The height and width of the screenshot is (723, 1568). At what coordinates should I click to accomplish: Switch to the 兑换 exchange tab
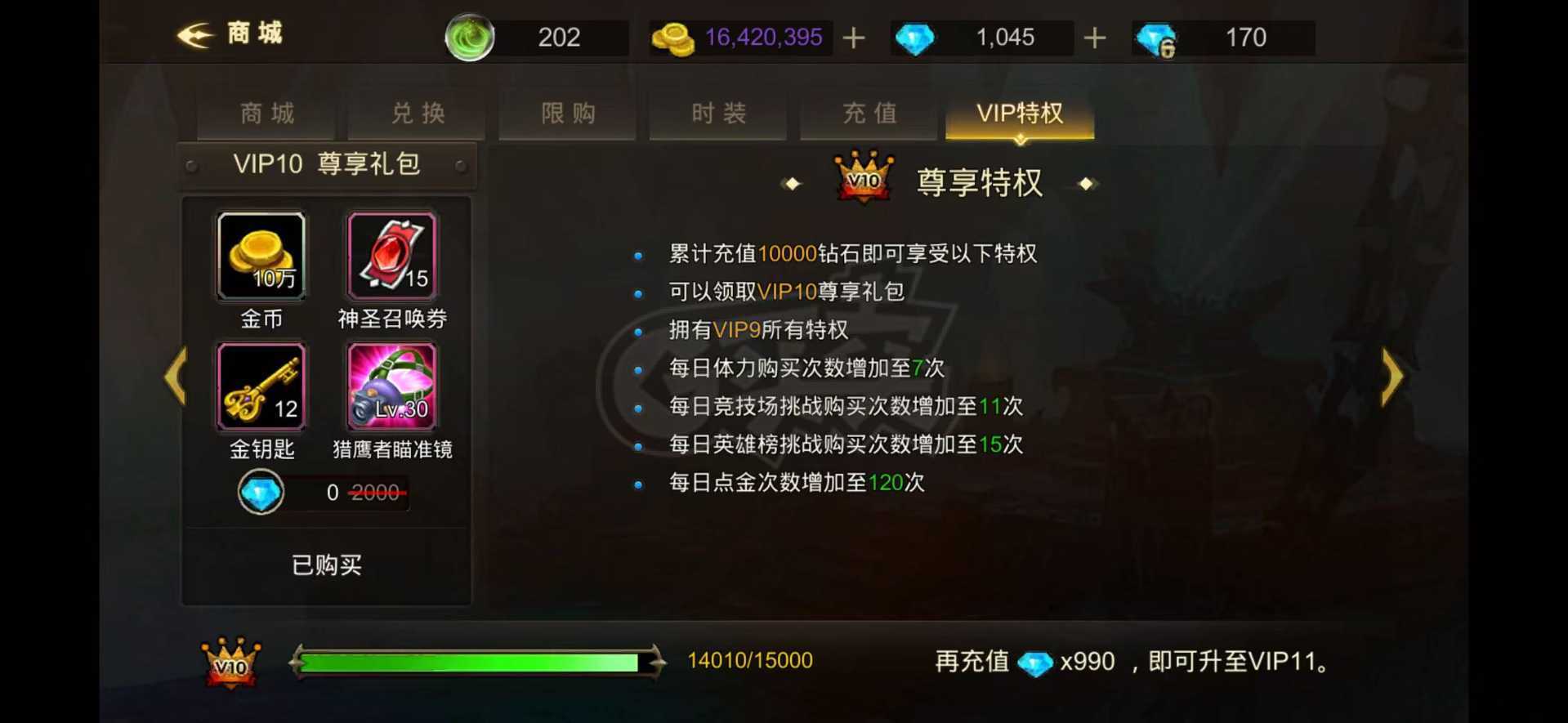(x=416, y=114)
